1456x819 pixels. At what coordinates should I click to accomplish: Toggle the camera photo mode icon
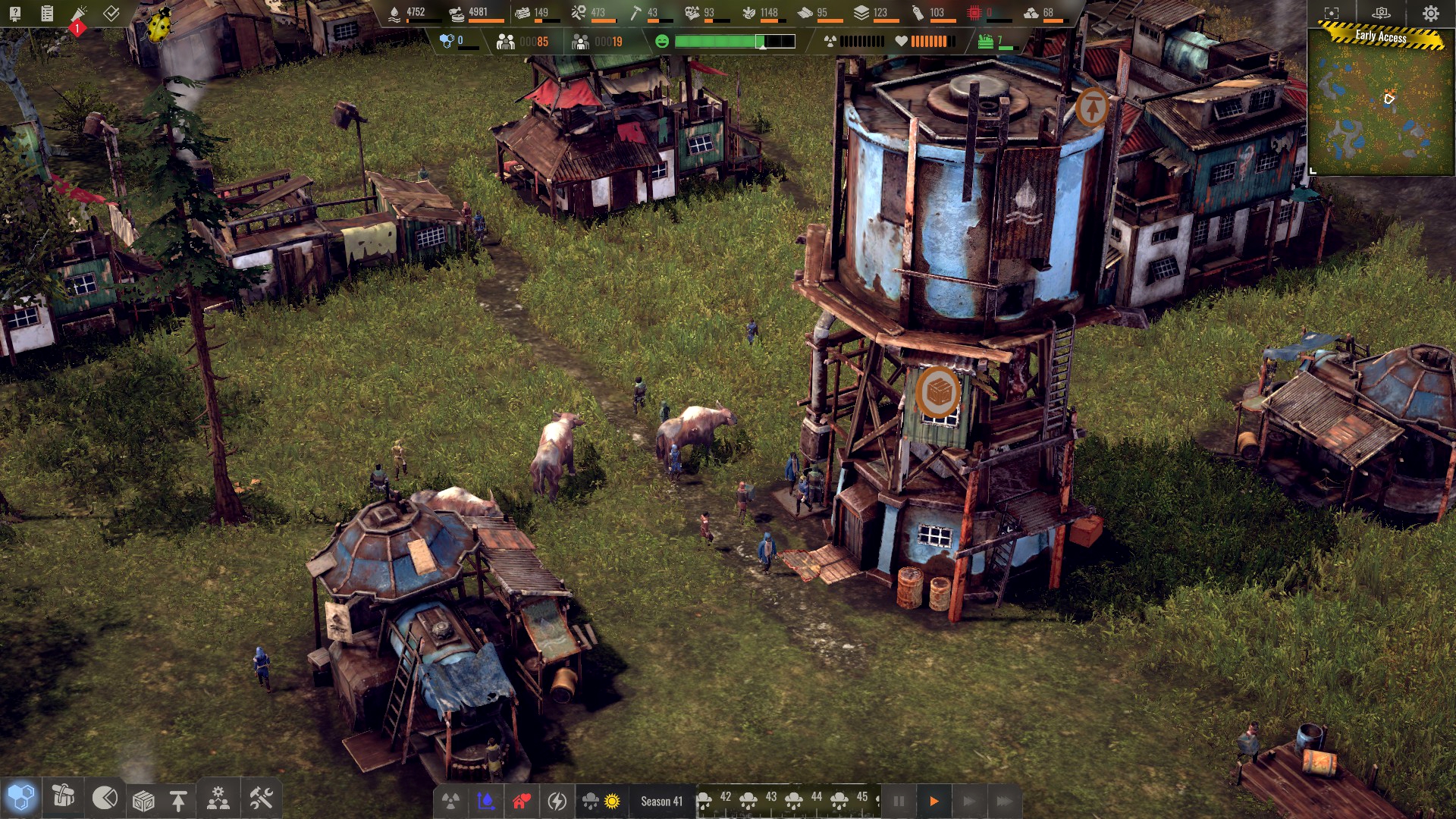pos(1381,13)
